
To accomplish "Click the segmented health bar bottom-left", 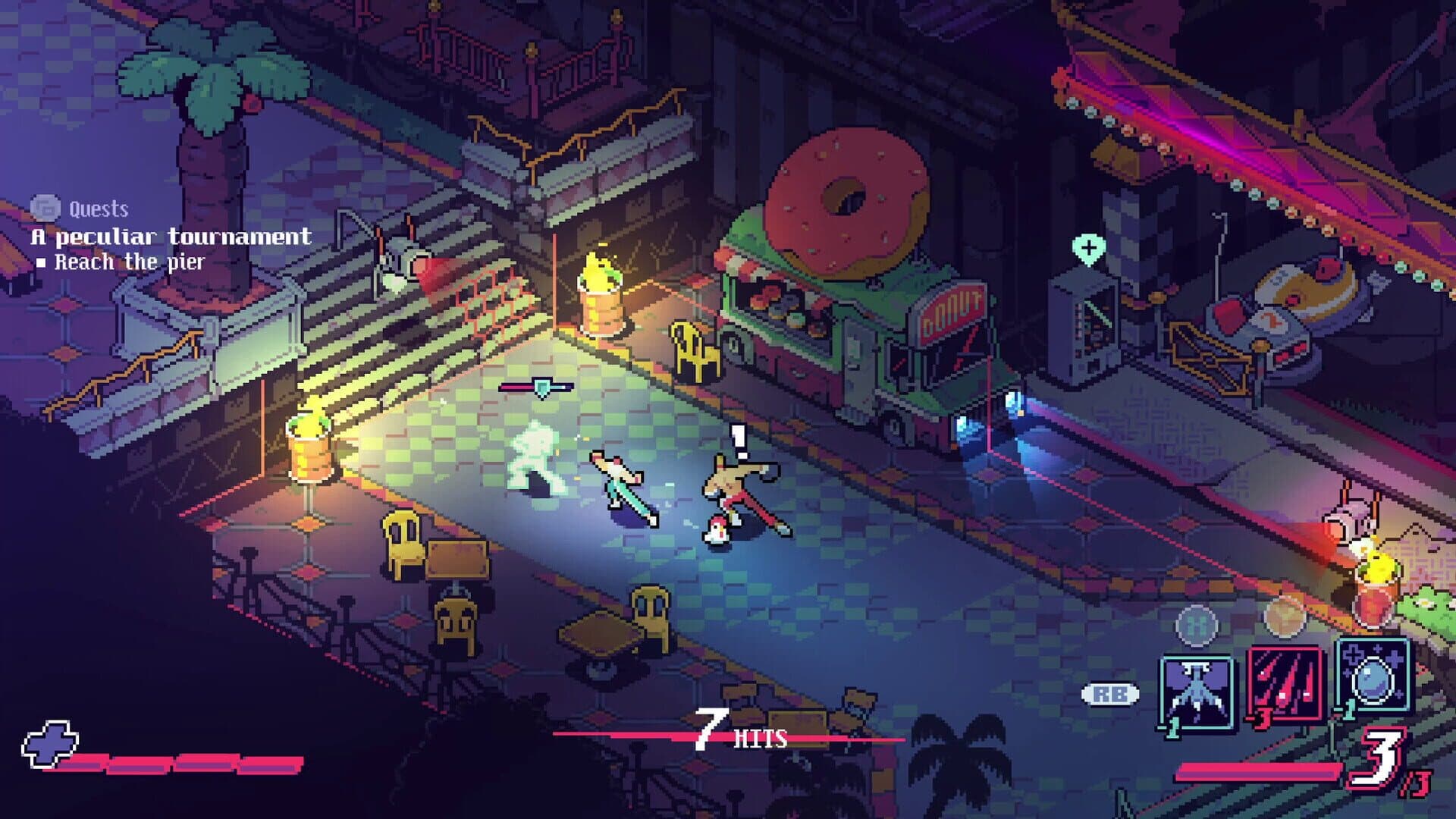I will coord(174,764).
